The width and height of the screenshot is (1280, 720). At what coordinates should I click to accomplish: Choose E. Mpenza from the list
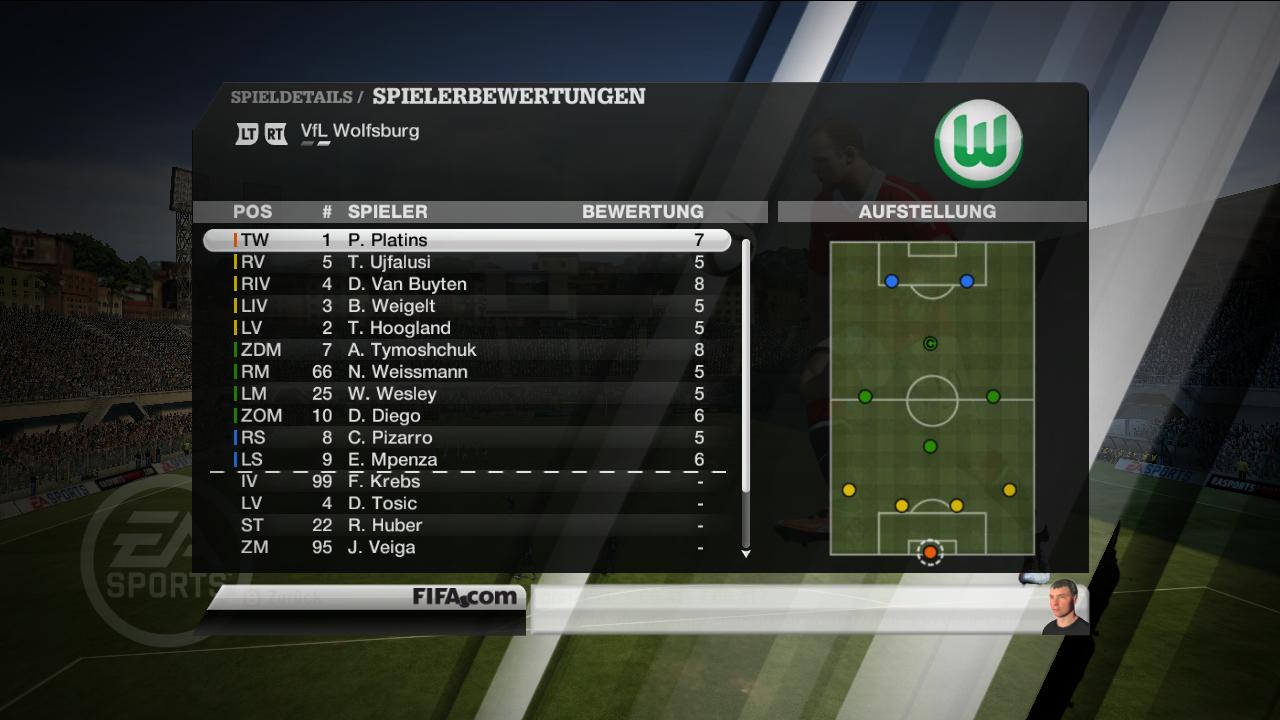(466, 460)
